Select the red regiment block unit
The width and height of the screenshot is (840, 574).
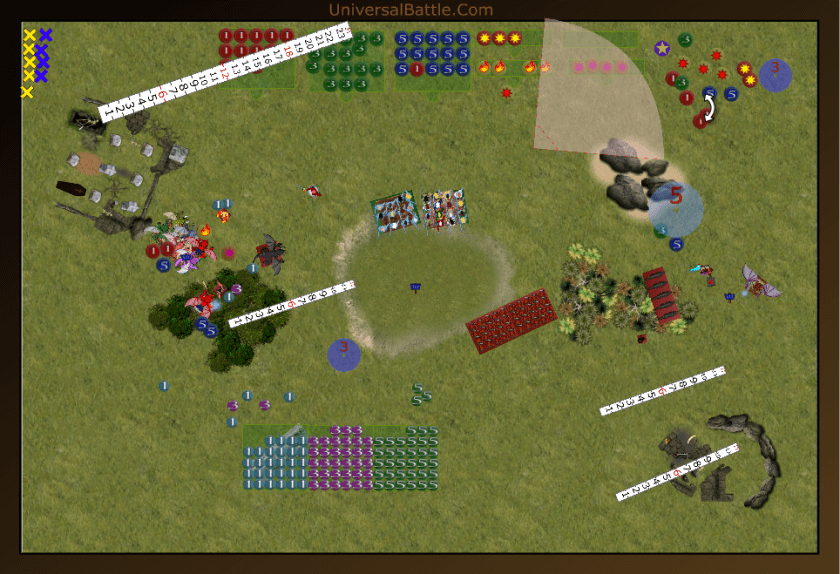pos(511,320)
